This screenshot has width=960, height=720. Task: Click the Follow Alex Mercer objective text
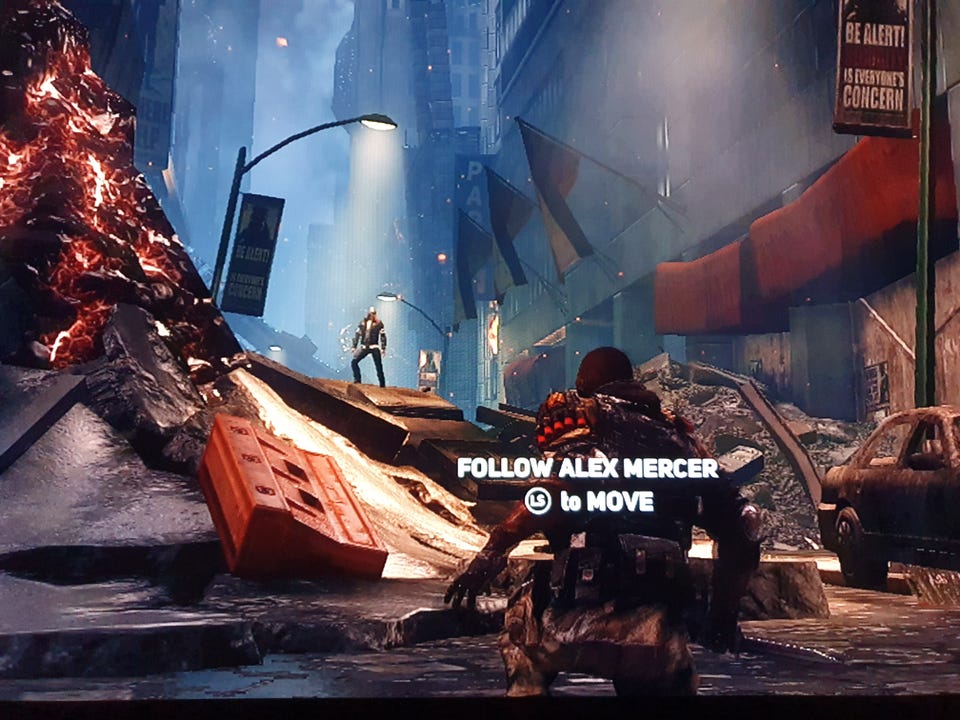(x=587, y=468)
